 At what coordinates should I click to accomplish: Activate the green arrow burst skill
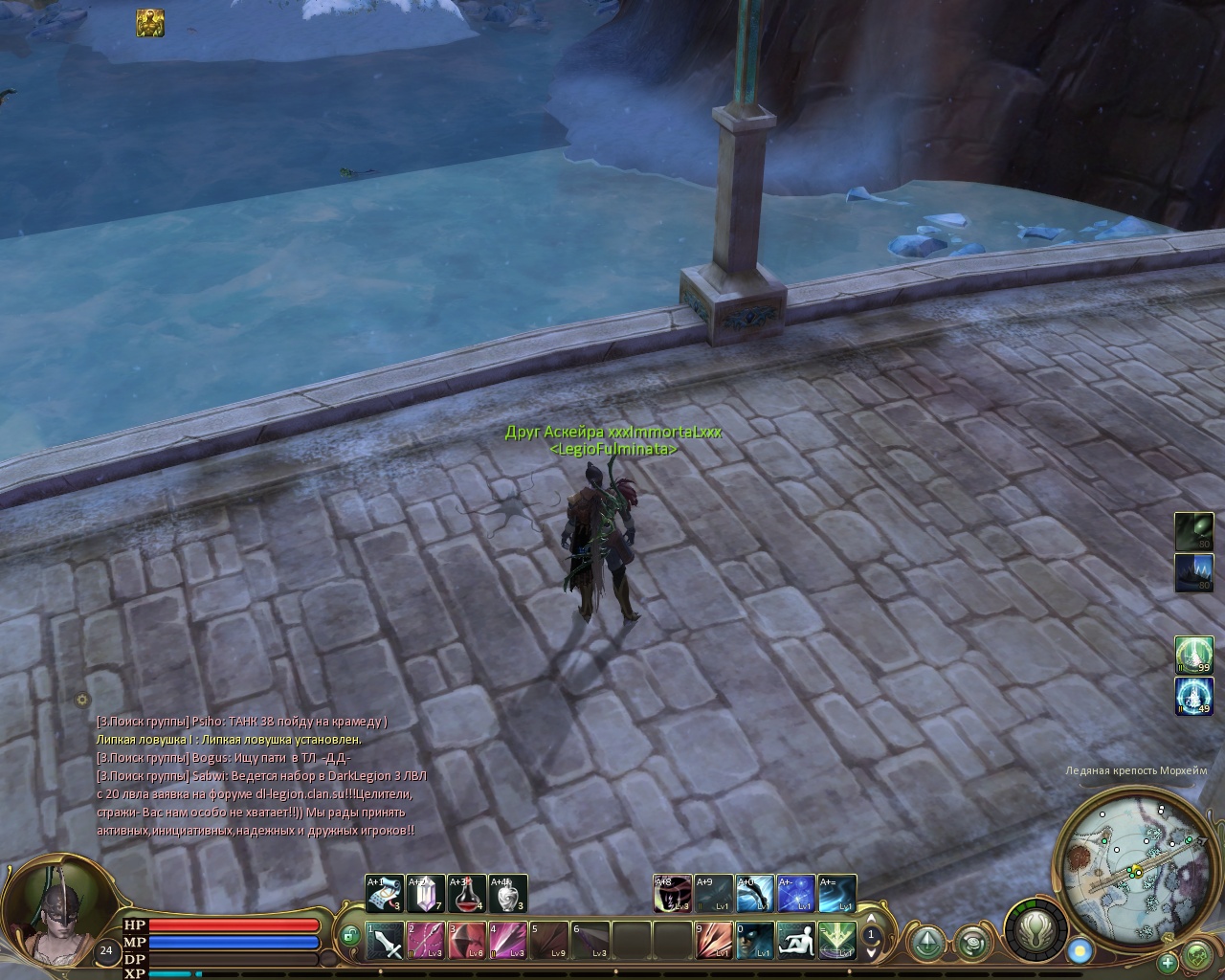tap(836, 941)
